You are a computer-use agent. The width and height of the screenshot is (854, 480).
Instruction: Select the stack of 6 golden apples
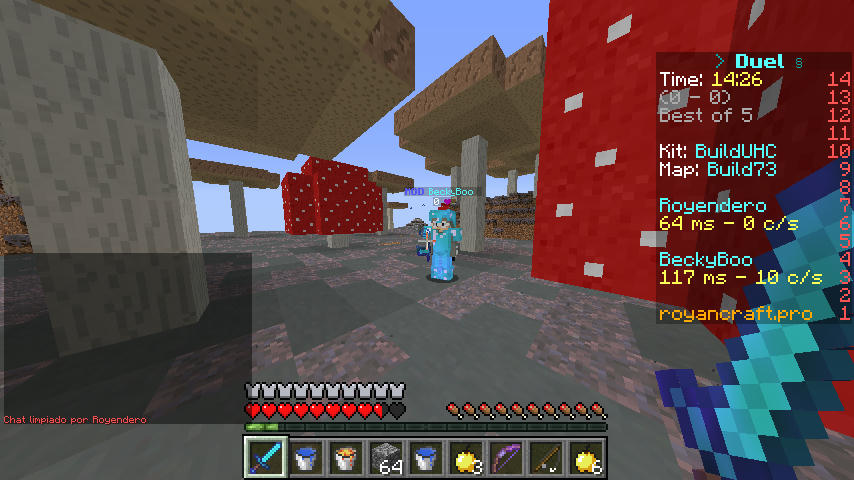[586, 457]
